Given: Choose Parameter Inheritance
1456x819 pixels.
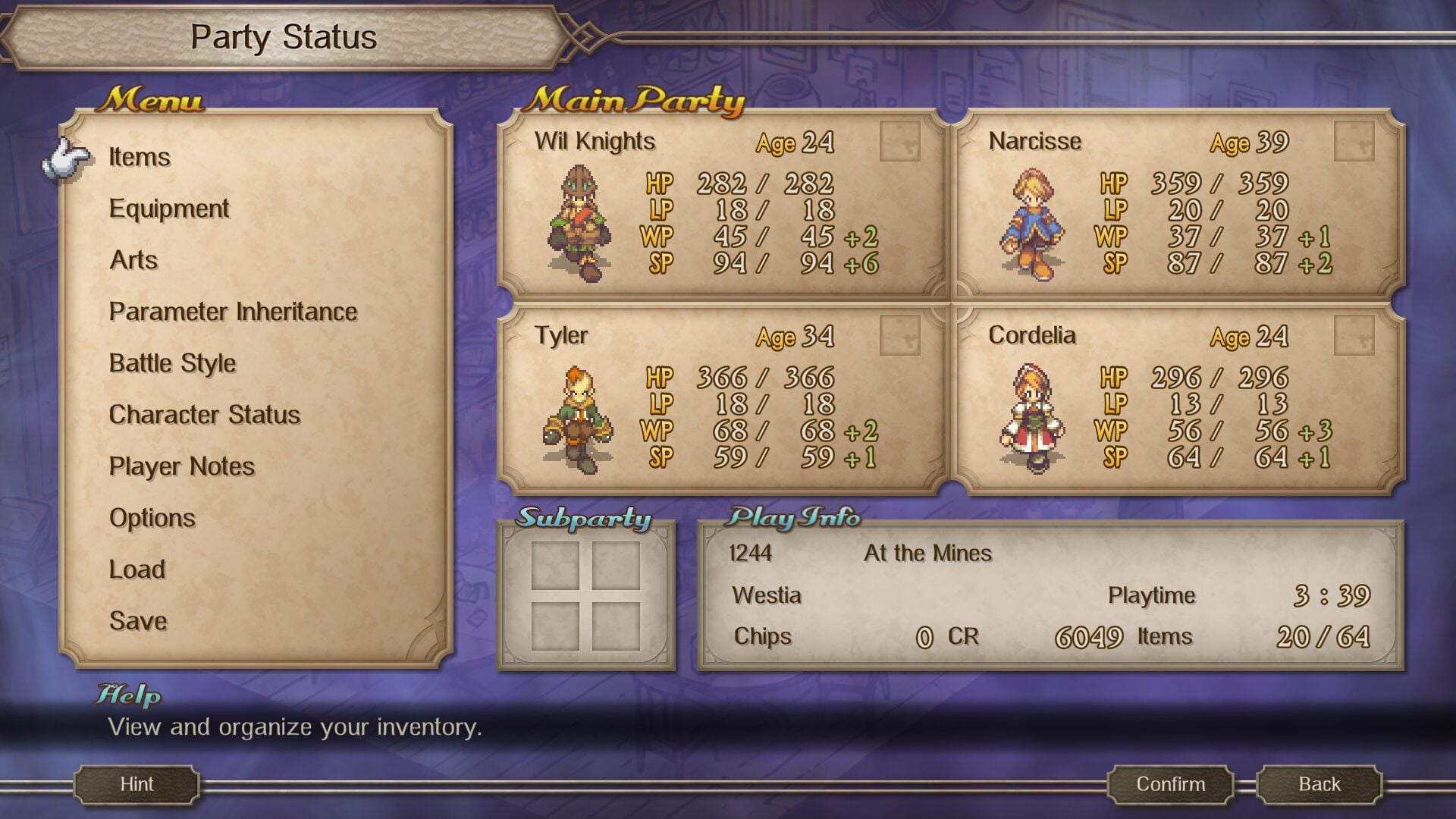Looking at the screenshot, I should 233,312.
